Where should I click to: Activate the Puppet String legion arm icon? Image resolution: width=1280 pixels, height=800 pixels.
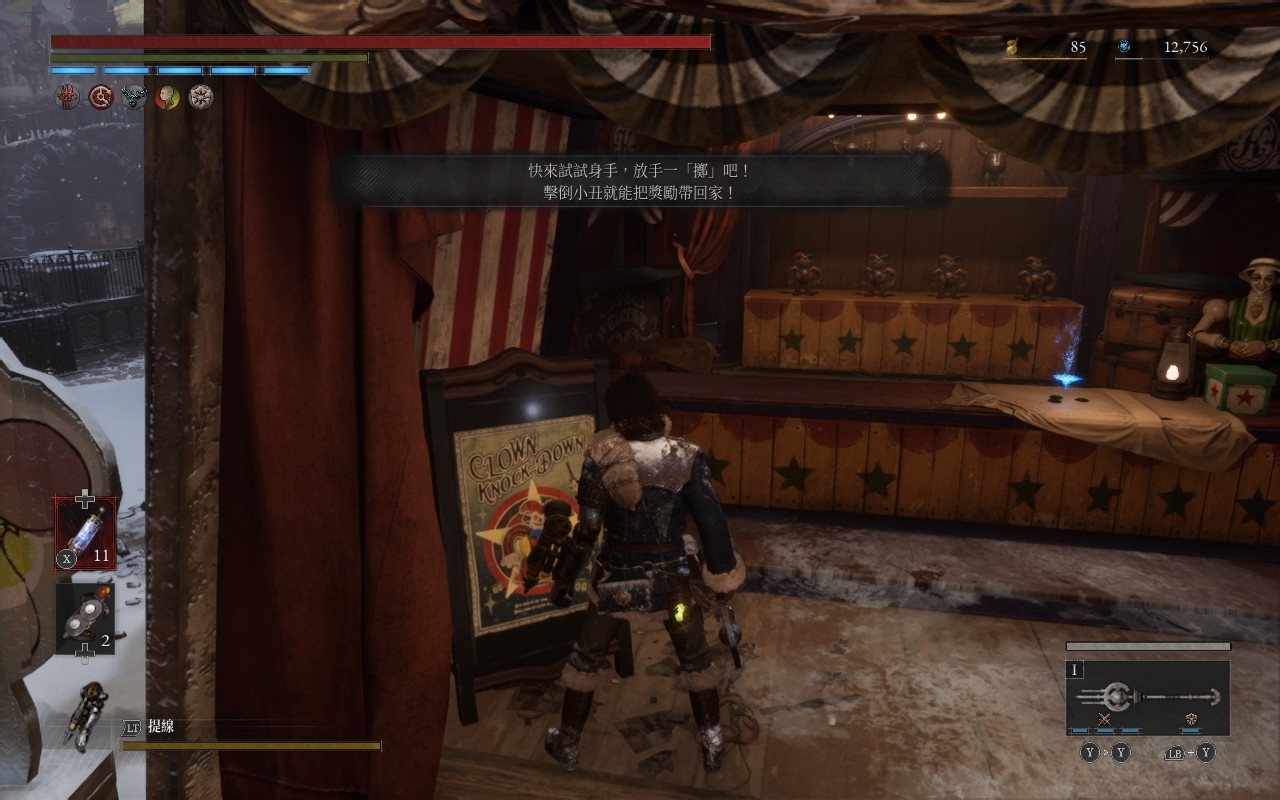click(x=87, y=715)
